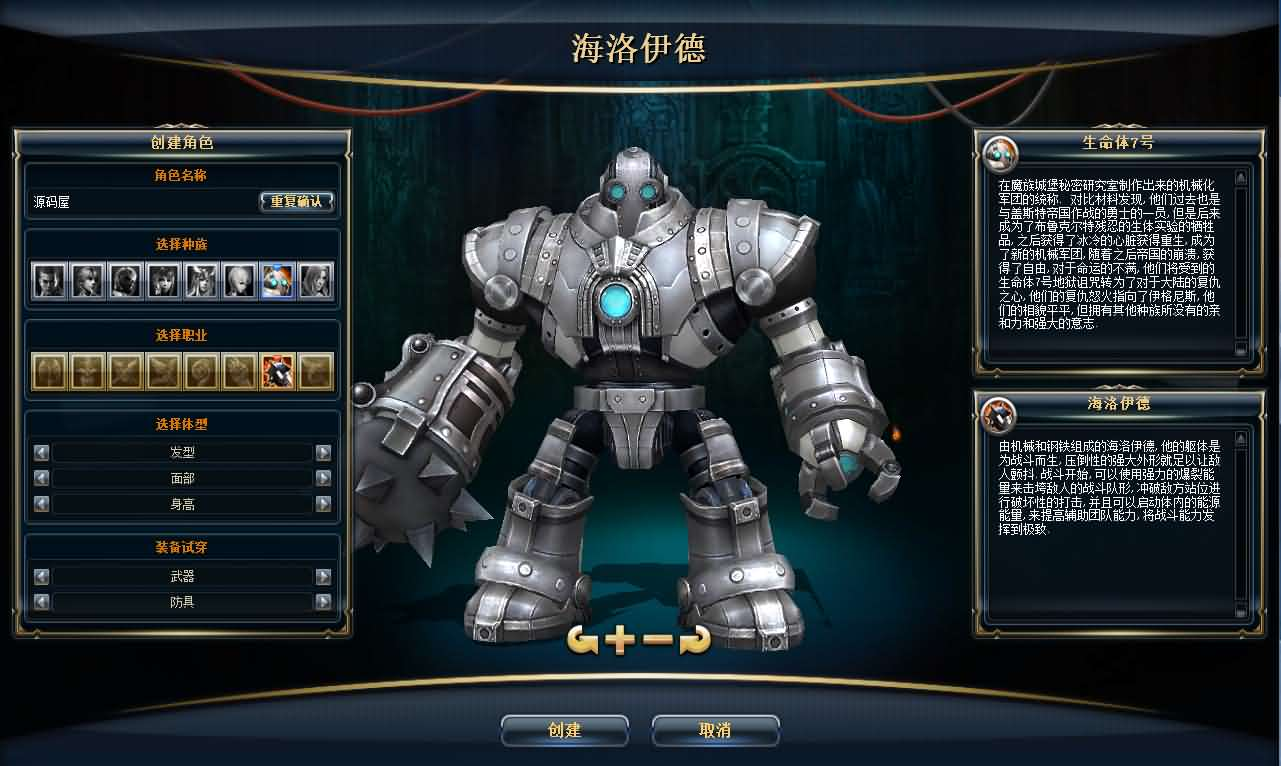This screenshot has height=766, width=1281.
Task: Click the character name field showing 源码屋
Action: pos(140,201)
